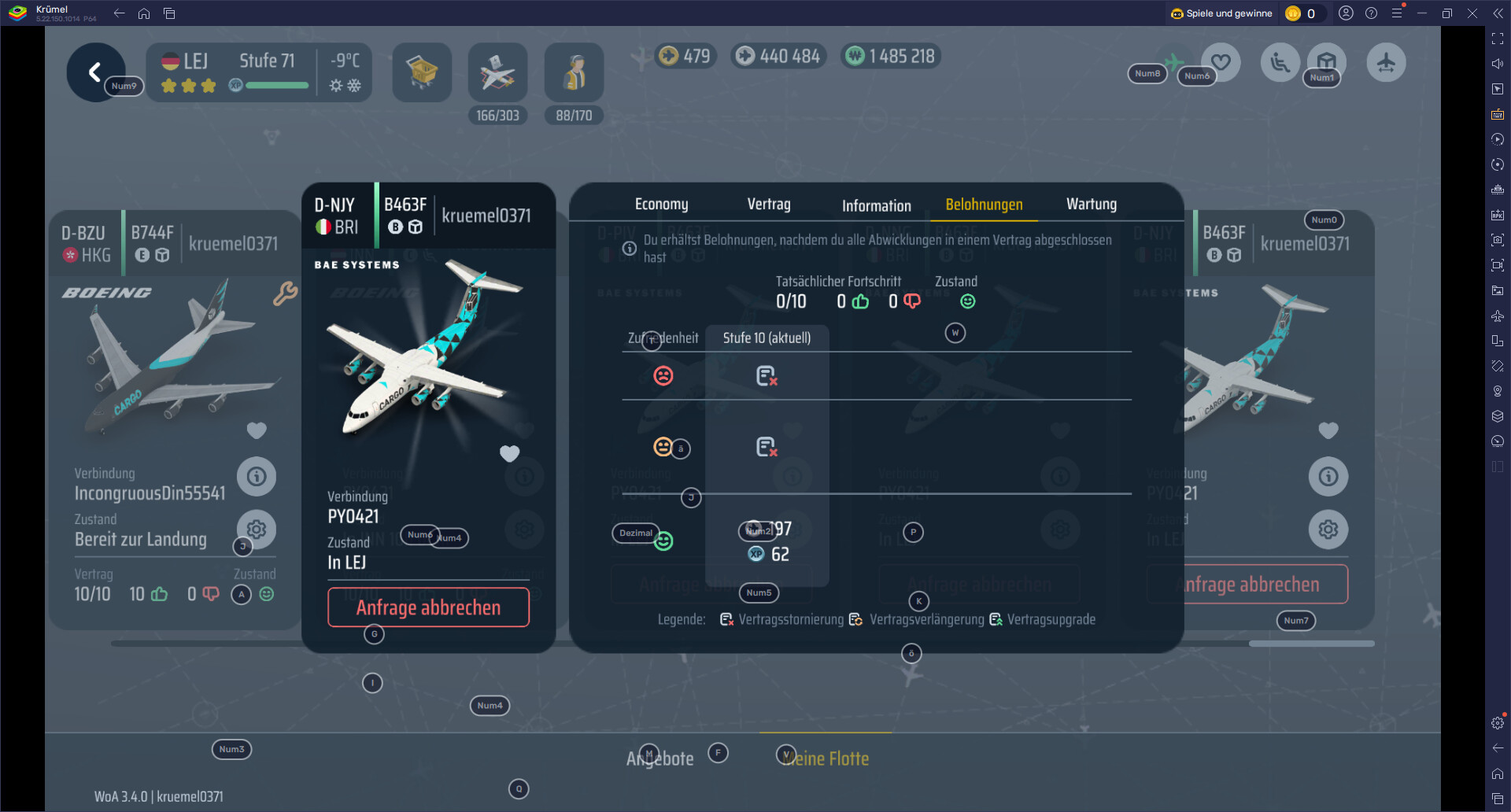The width and height of the screenshot is (1511, 812).
Task: Open the Angebote section
Action: click(660, 758)
